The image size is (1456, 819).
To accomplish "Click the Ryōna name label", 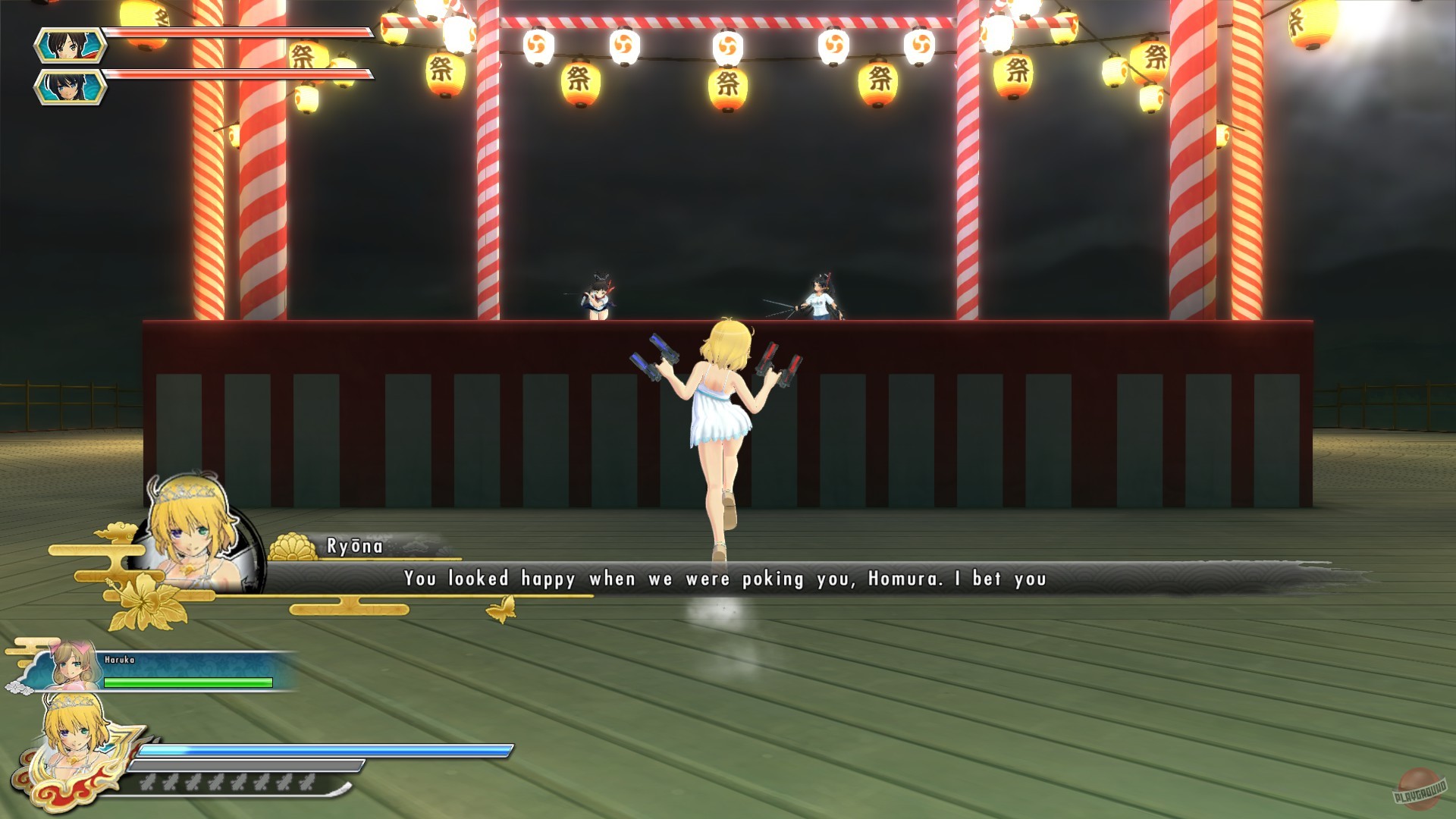I will pos(353,544).
